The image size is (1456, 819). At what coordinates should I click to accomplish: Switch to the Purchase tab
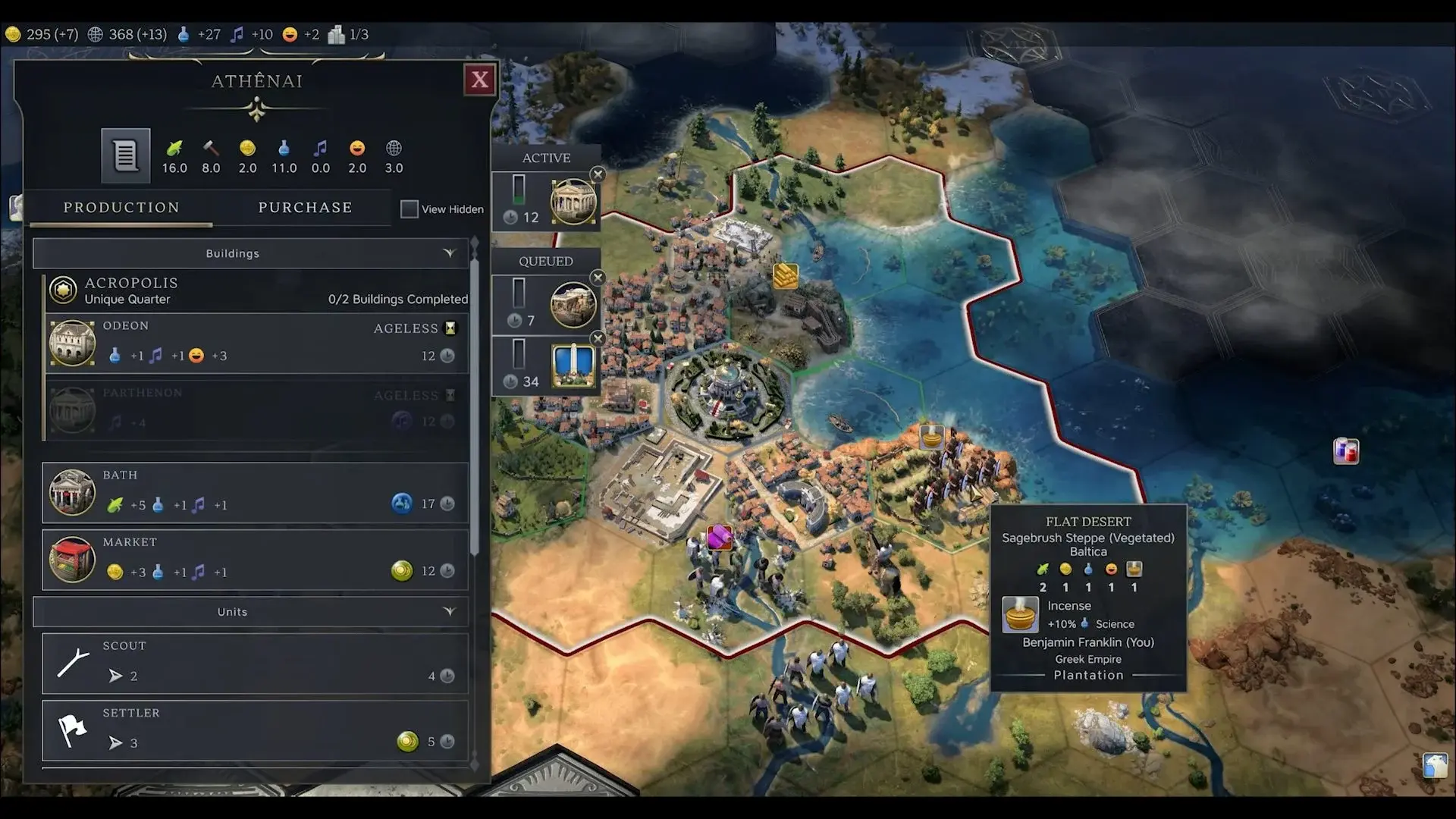(305, 208)
